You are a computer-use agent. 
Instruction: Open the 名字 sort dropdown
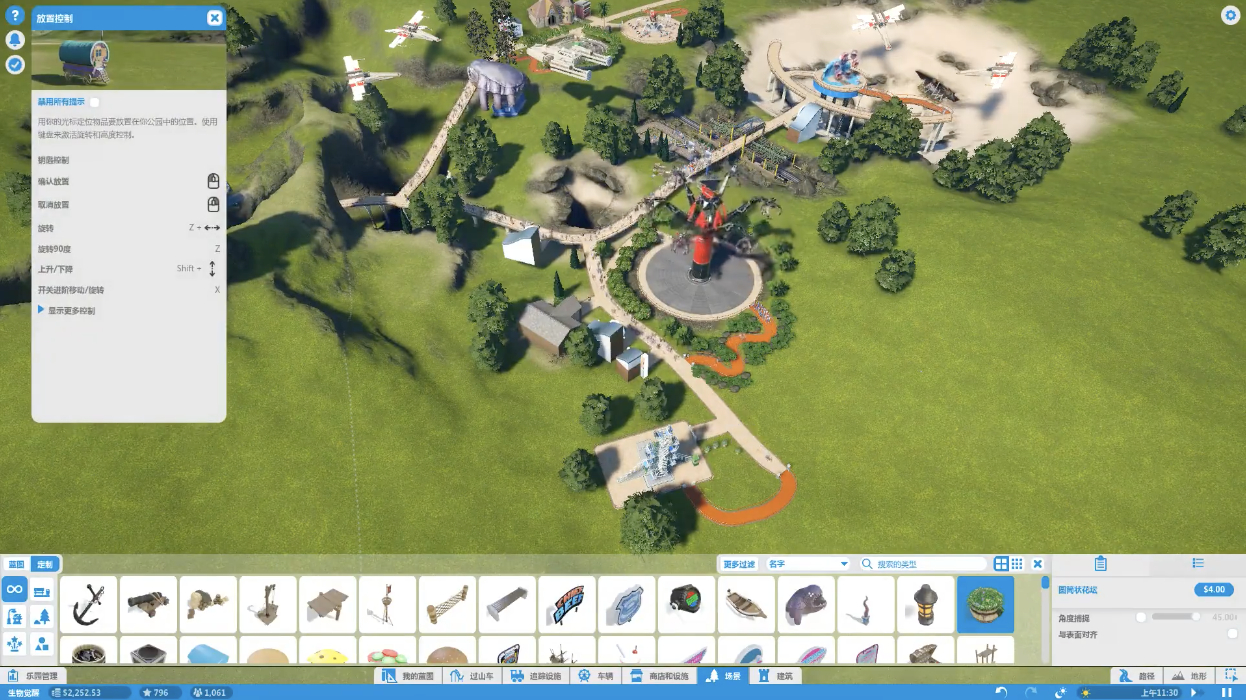808,564
